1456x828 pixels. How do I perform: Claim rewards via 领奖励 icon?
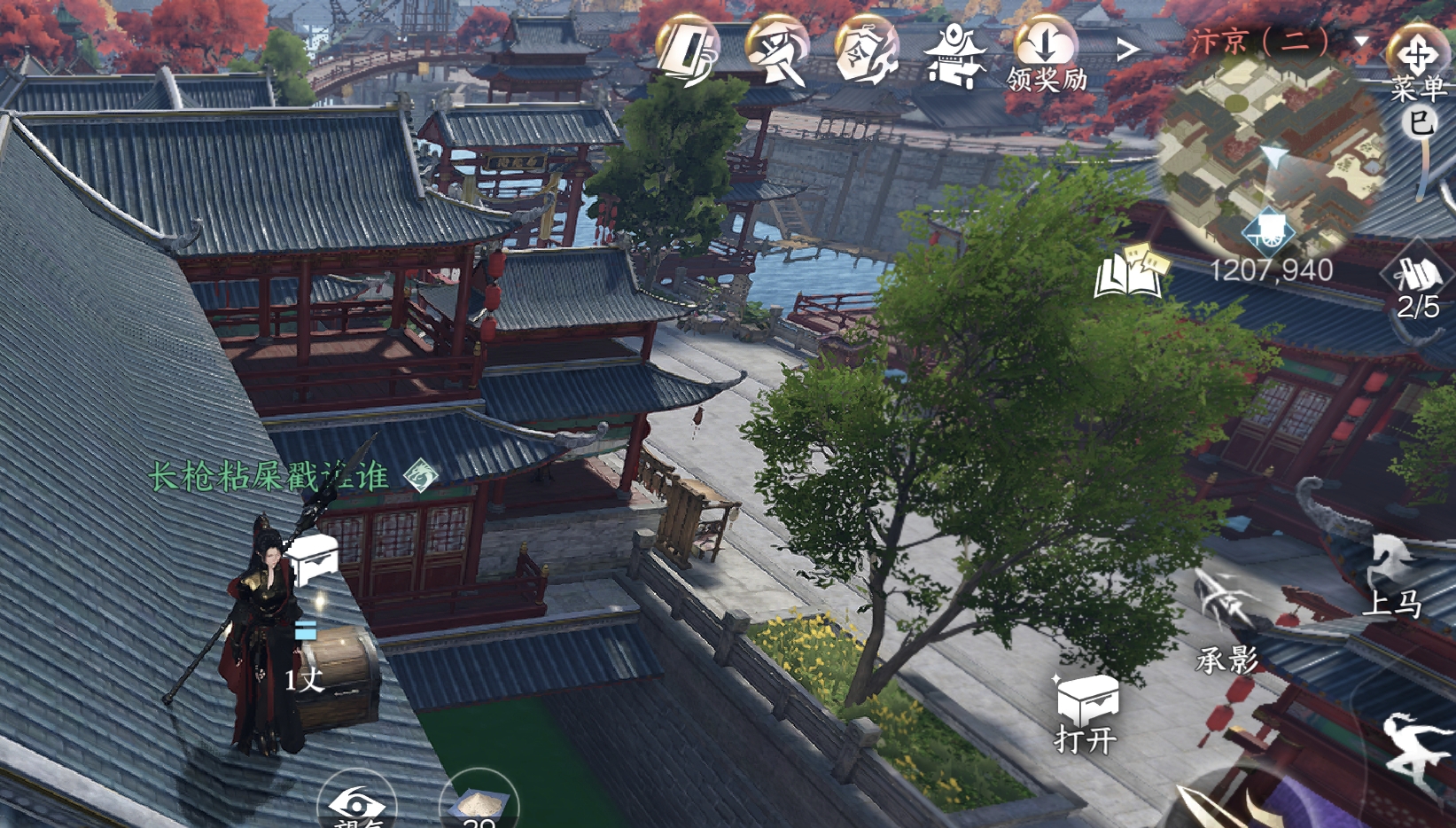pyautogui.click(x=1046, y=55)
